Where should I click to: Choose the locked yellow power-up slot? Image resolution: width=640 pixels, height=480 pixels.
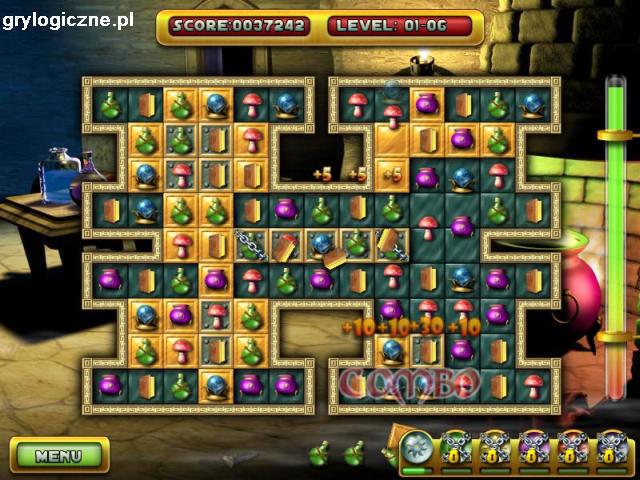(495, 449)
